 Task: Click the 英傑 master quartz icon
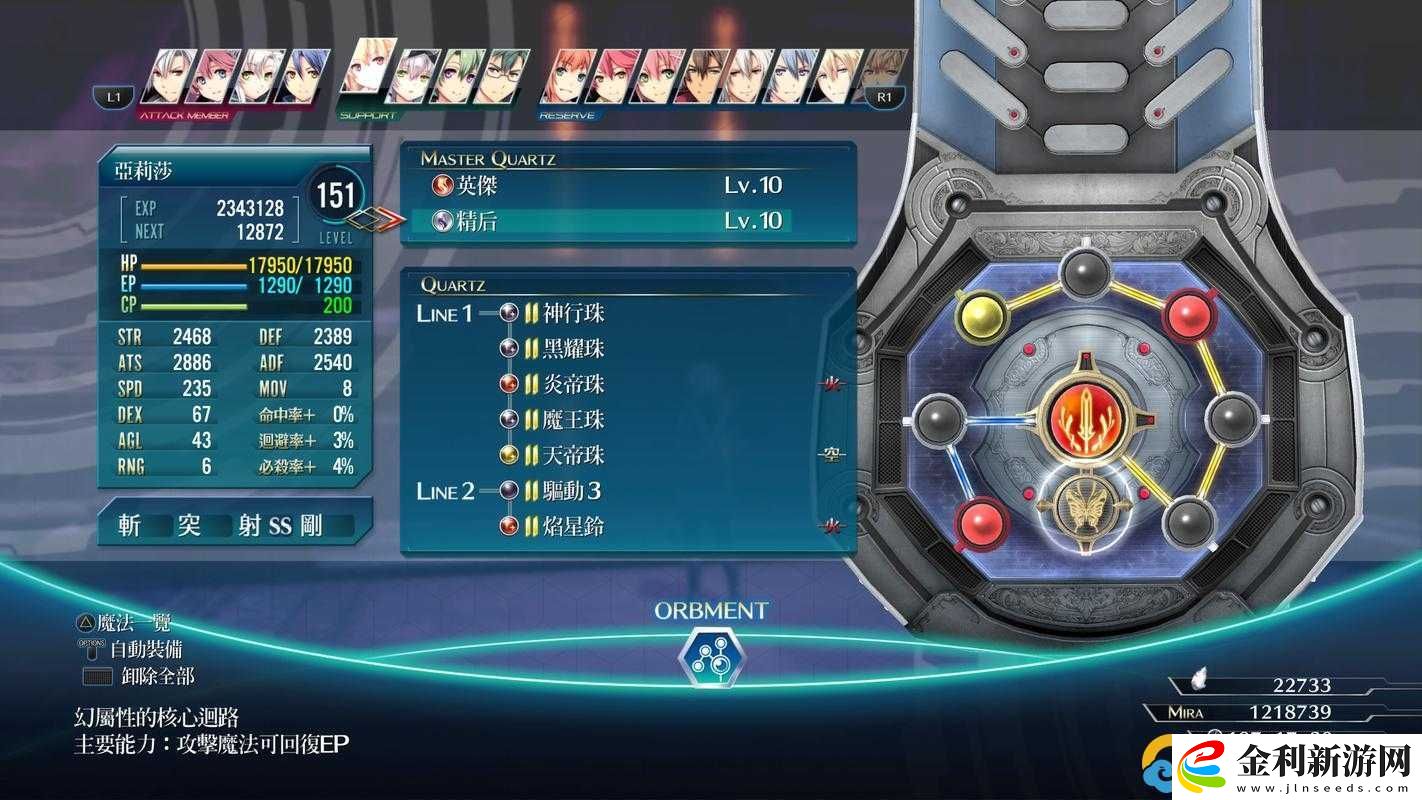tap(444, 185)
